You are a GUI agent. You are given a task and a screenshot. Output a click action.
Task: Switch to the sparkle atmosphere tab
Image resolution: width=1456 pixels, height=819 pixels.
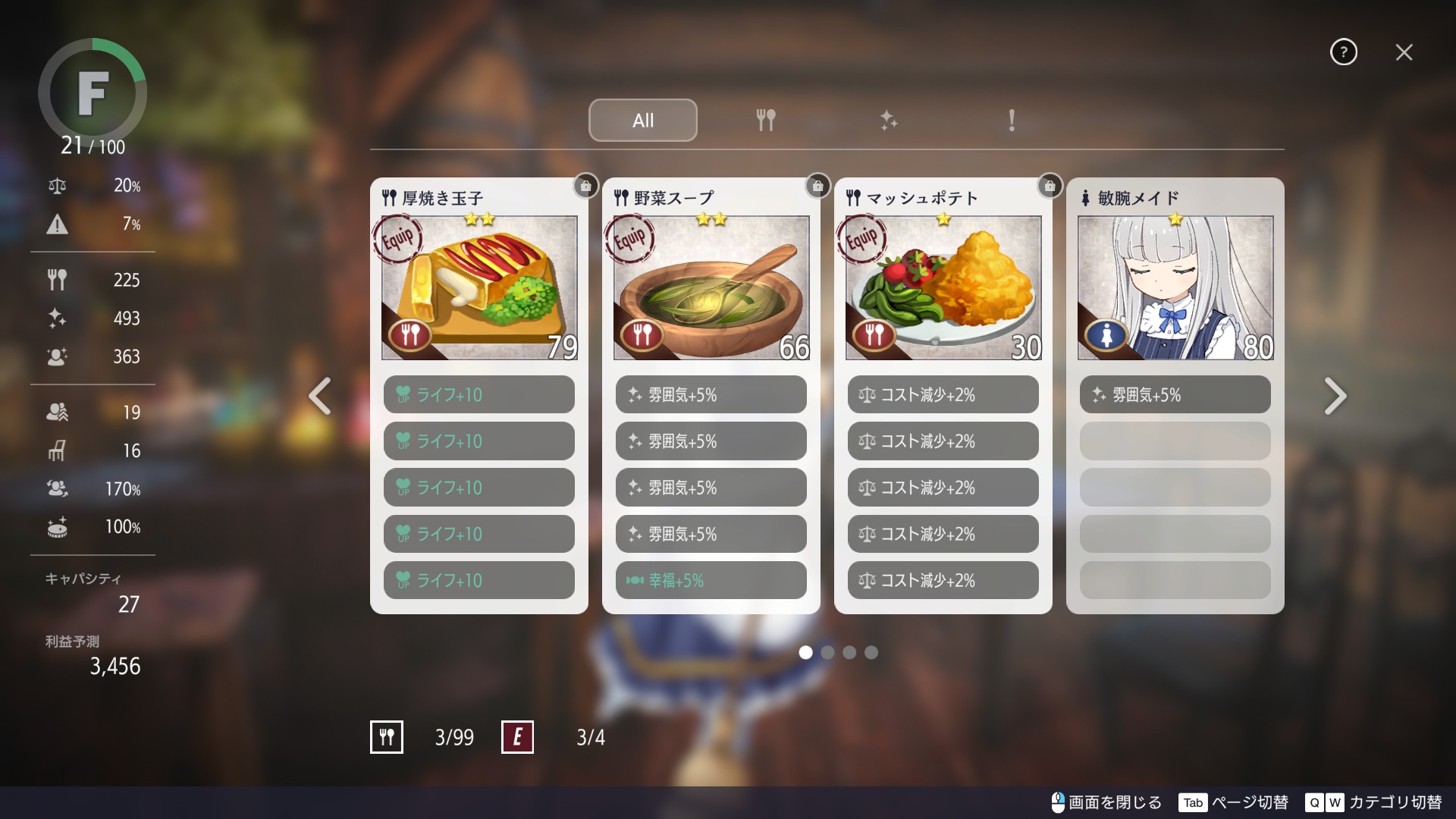tap(888, 120)
